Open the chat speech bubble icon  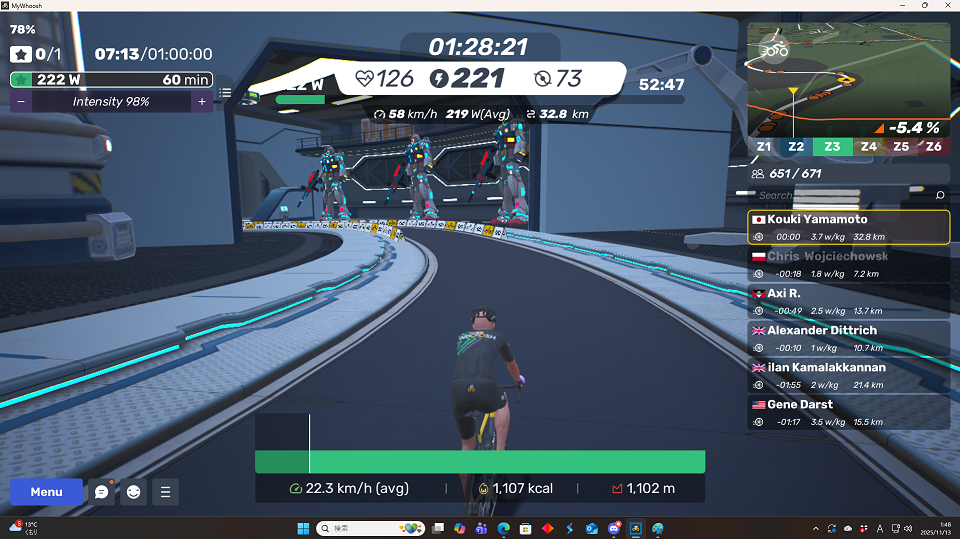point(101,492)
